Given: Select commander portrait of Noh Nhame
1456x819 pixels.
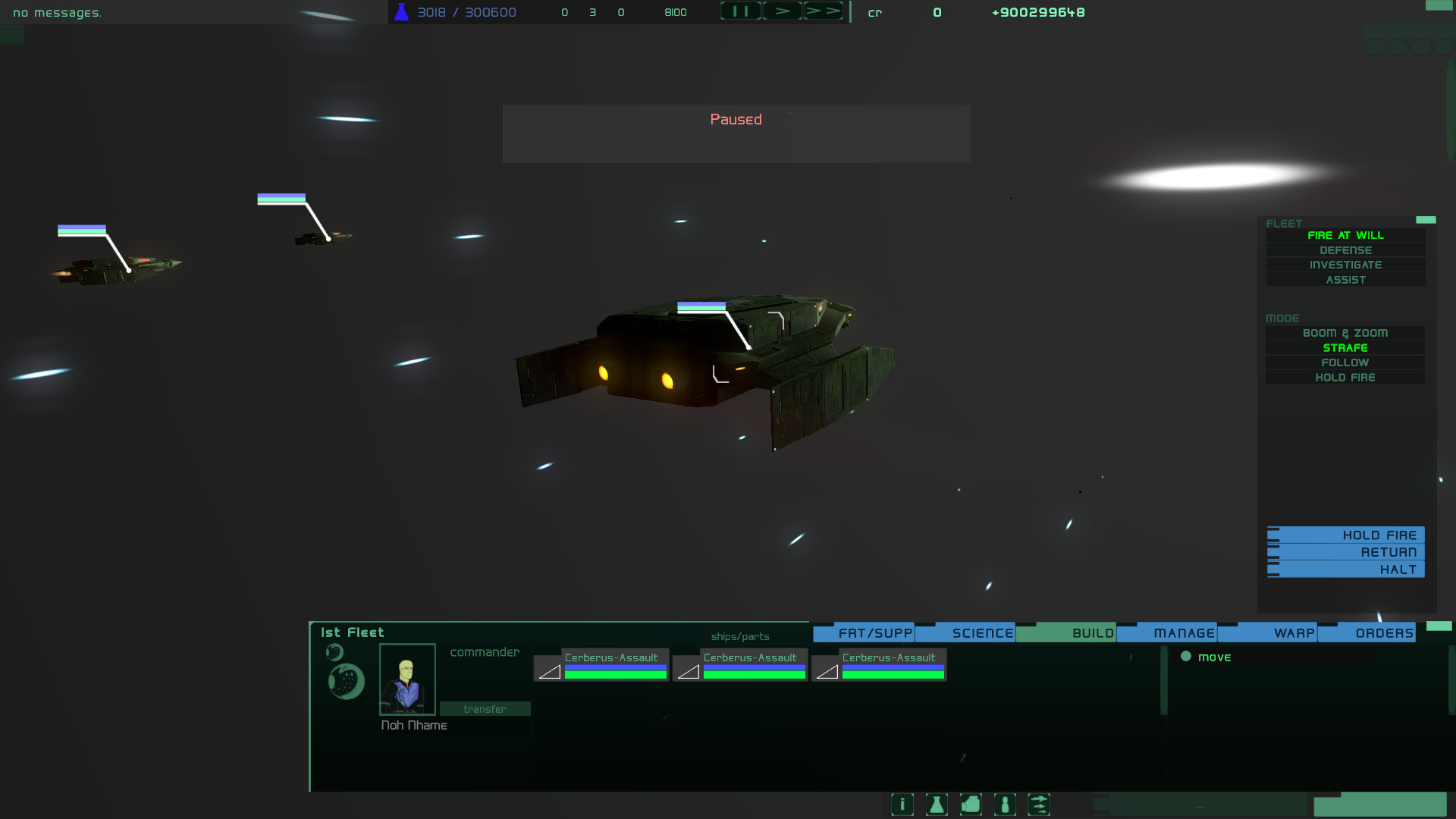Looking at the screenshot, I should [x=406, y=679].
